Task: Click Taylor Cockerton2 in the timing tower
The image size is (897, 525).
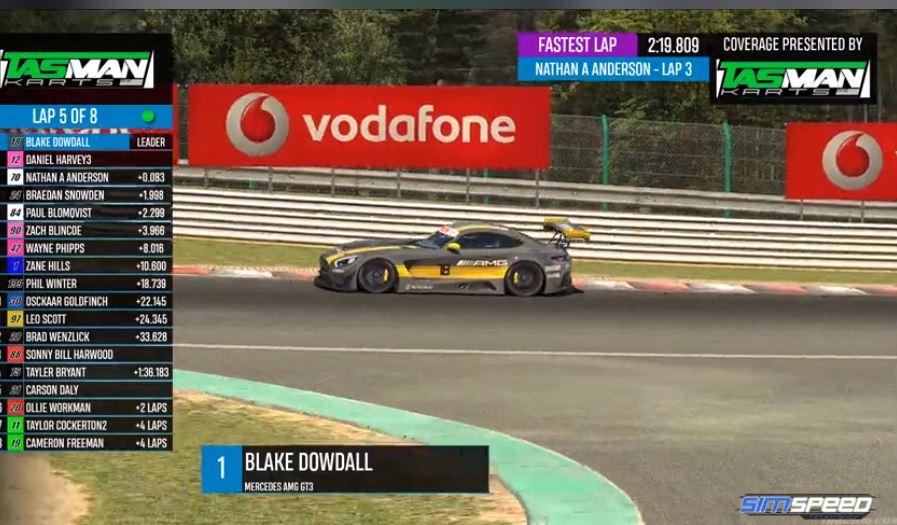Action: click(88, 425)
